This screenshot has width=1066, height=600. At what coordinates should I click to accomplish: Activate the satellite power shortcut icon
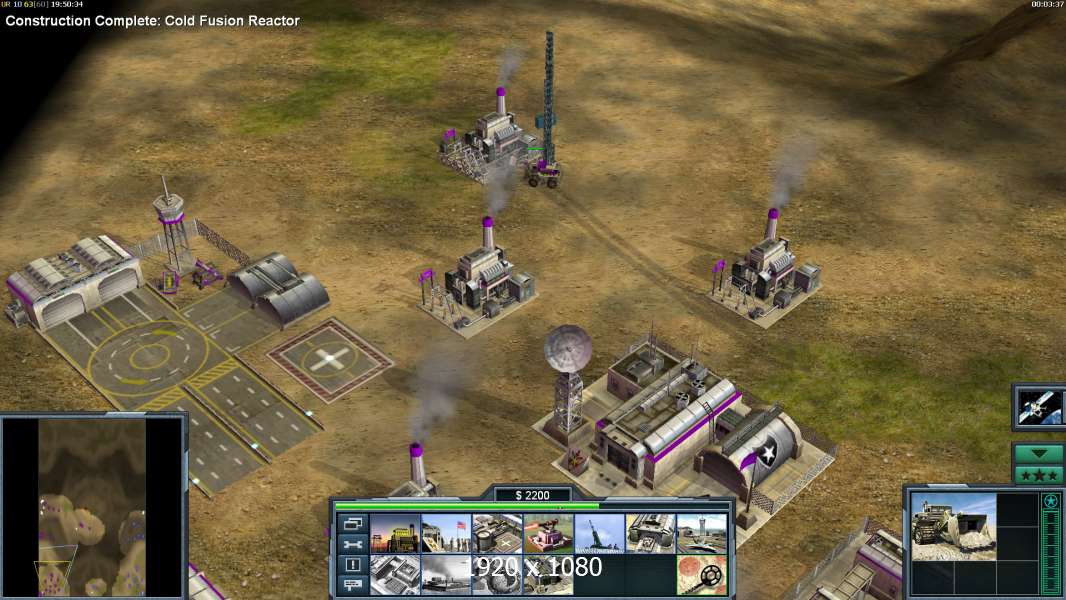(1039, 406)
